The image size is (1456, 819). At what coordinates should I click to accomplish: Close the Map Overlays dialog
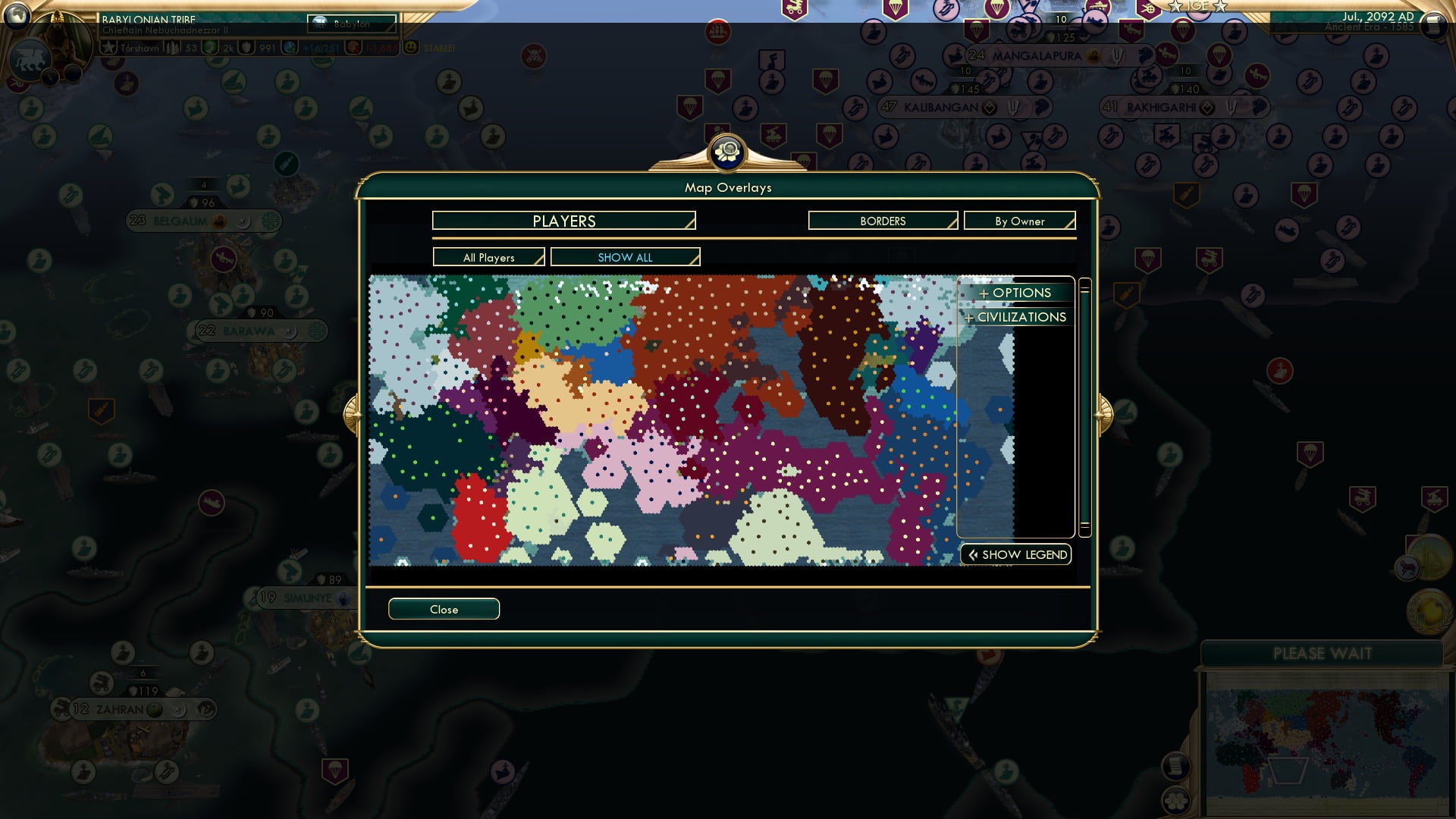pyautogui.click(x=444, y=609)
